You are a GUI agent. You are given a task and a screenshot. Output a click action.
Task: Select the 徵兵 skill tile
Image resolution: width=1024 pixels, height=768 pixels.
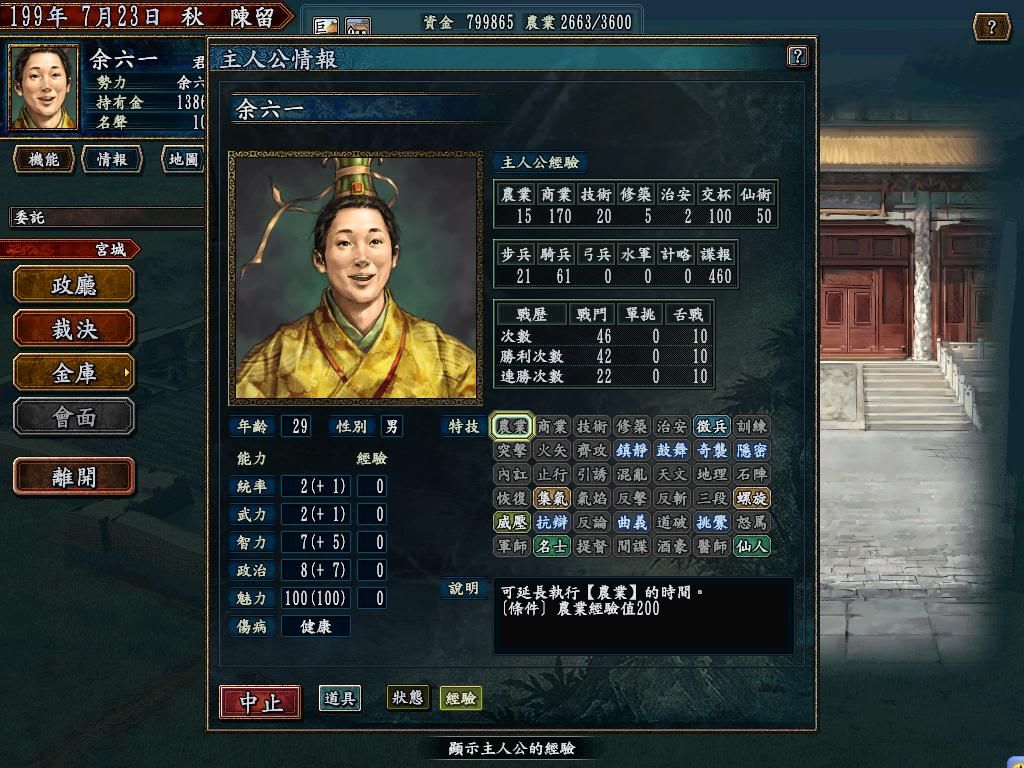coord(711,426)
